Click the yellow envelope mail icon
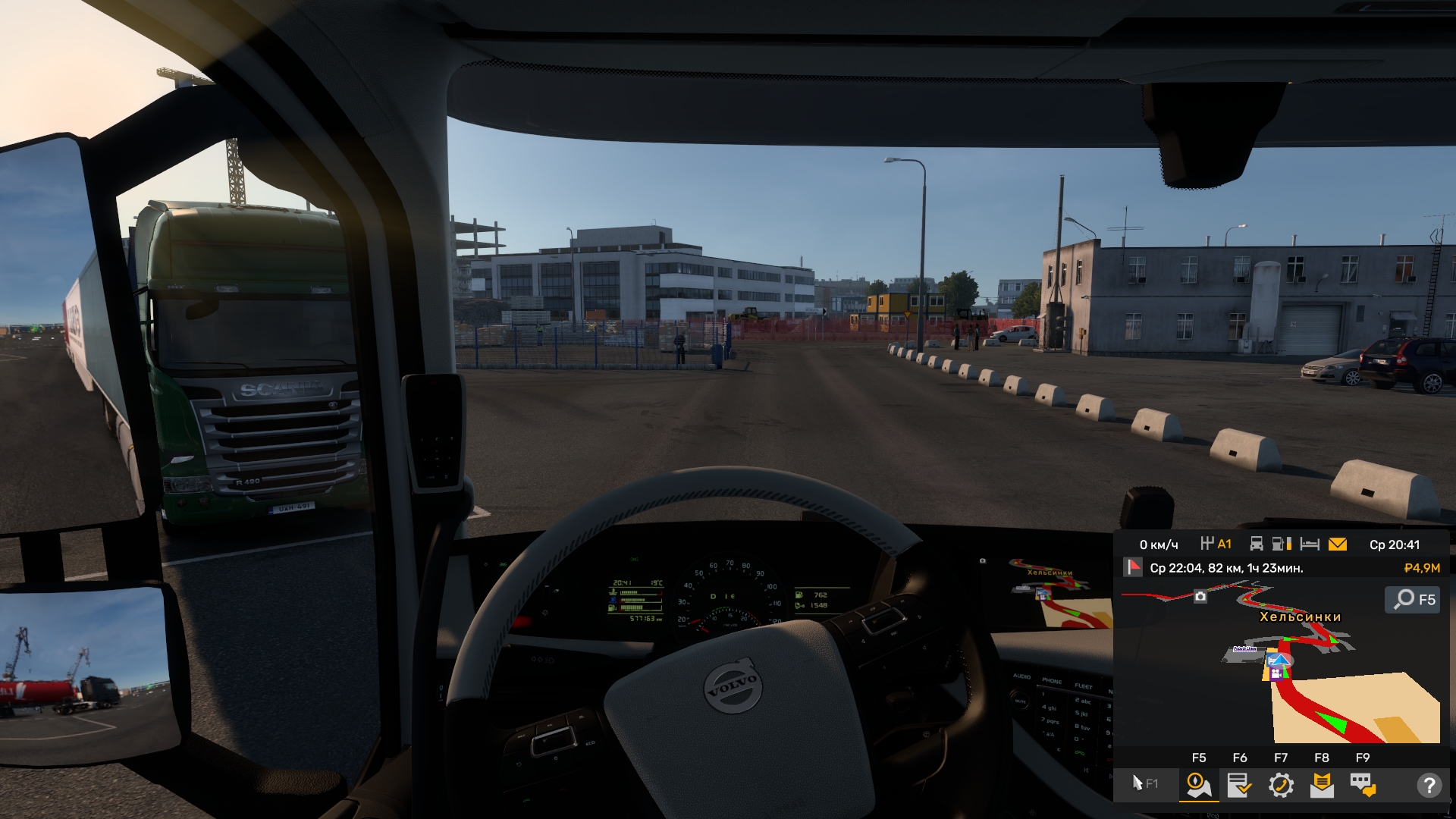1456x819 pixels. tap(1338, 544)
